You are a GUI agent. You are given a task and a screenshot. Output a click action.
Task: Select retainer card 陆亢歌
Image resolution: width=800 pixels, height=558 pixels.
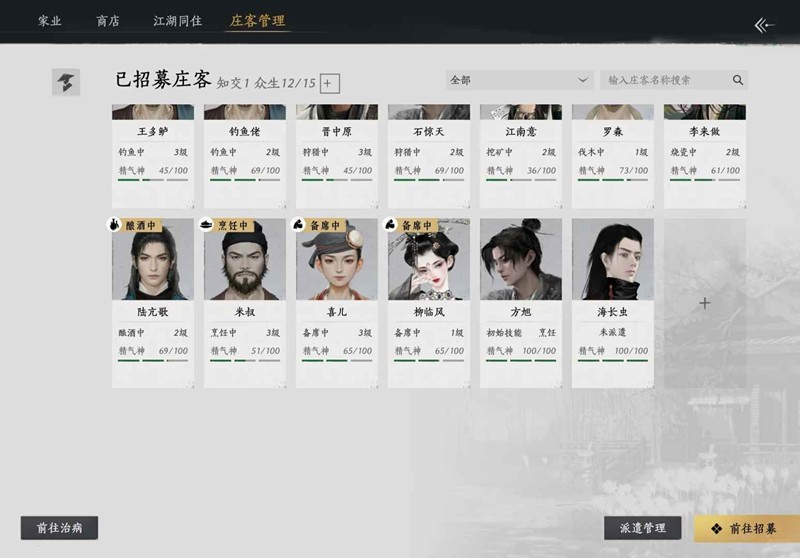(153, 300)
